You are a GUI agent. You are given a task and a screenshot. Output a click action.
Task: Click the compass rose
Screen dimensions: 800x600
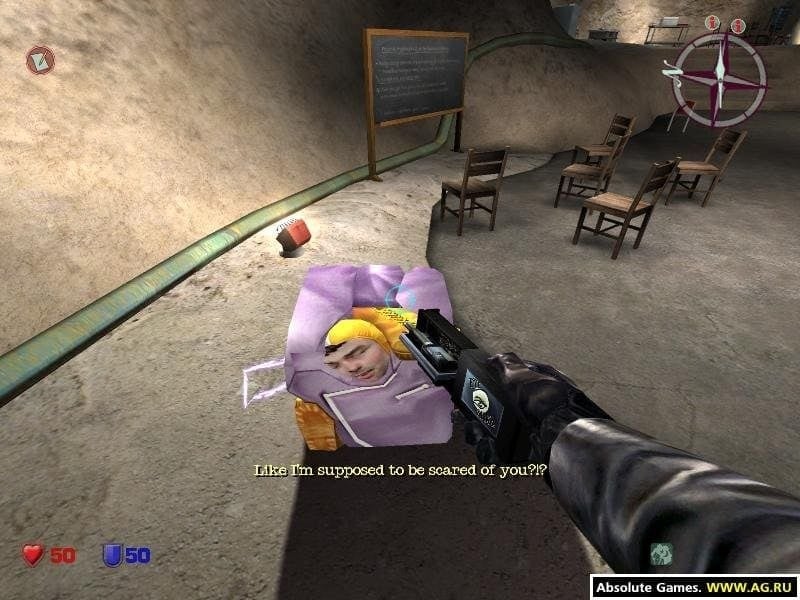(x=718, y=79)
